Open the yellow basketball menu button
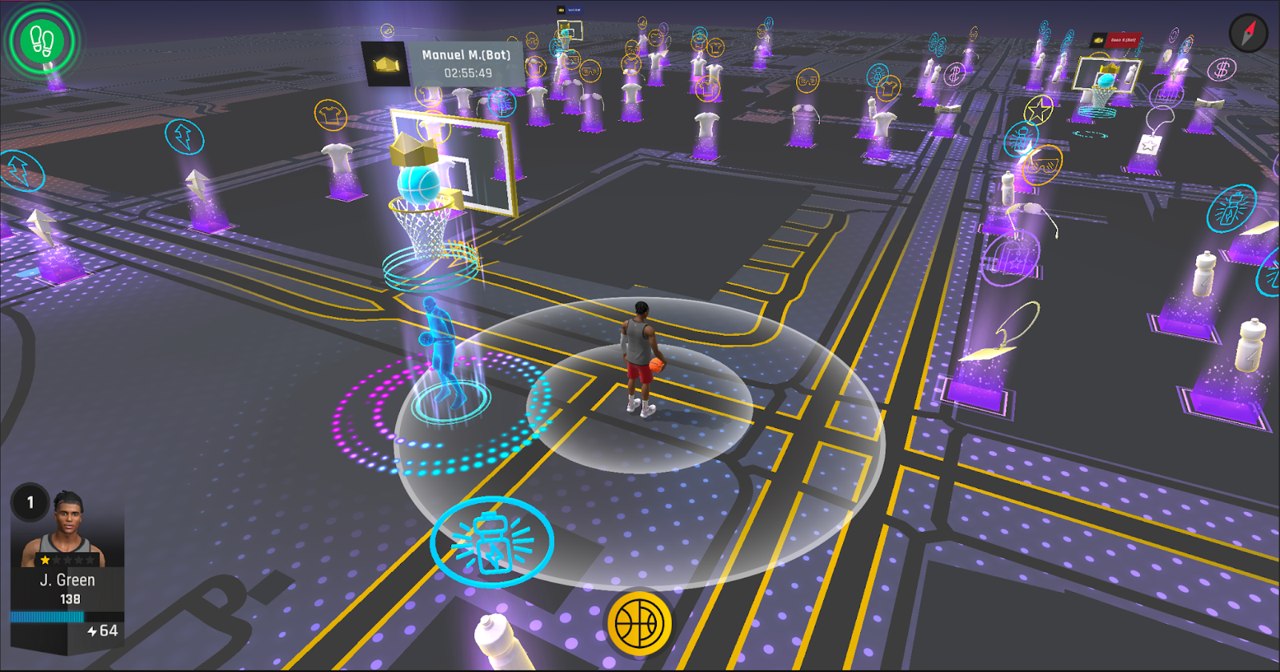Screen dimensions: 1280x672 coord(639,624)
